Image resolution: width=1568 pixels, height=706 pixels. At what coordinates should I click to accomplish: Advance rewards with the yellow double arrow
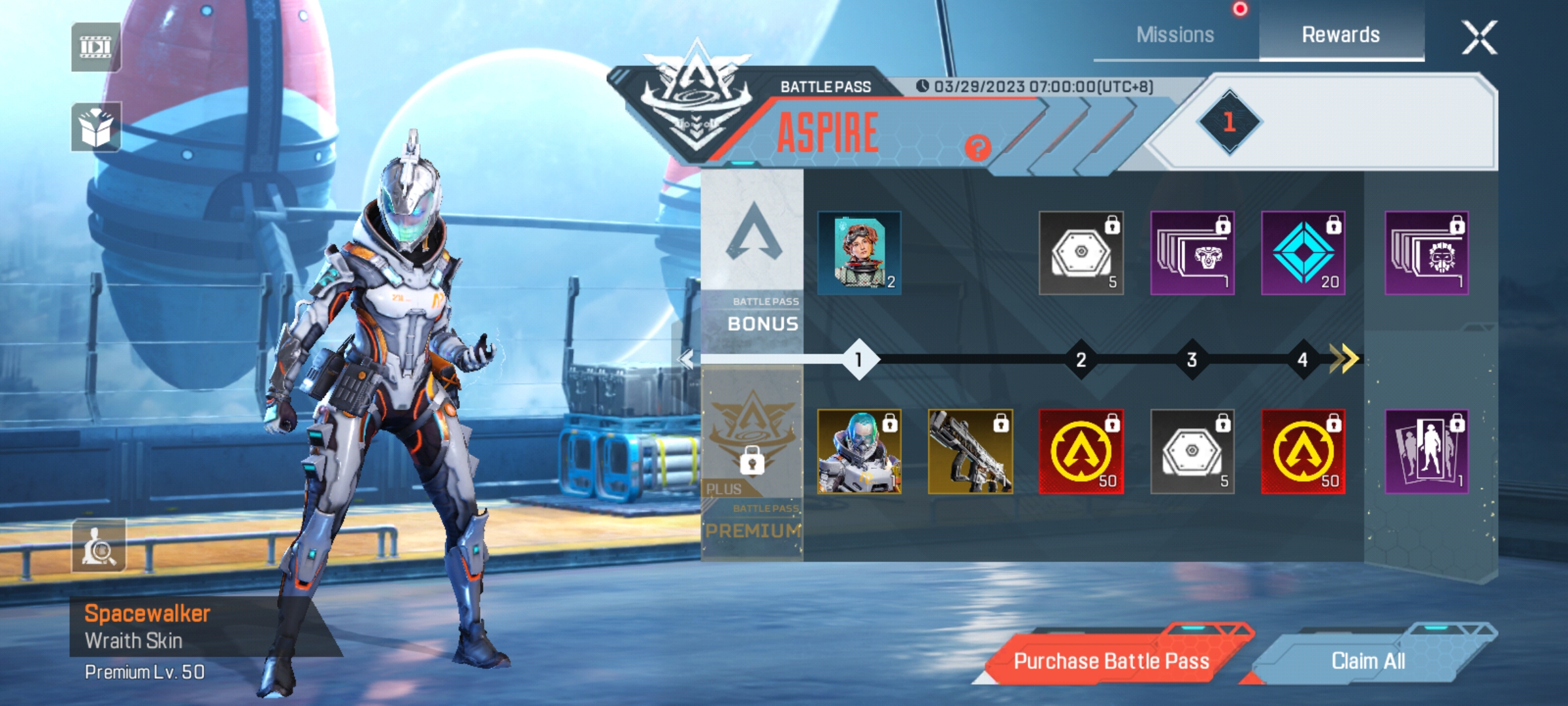[x=1344, y=359]
